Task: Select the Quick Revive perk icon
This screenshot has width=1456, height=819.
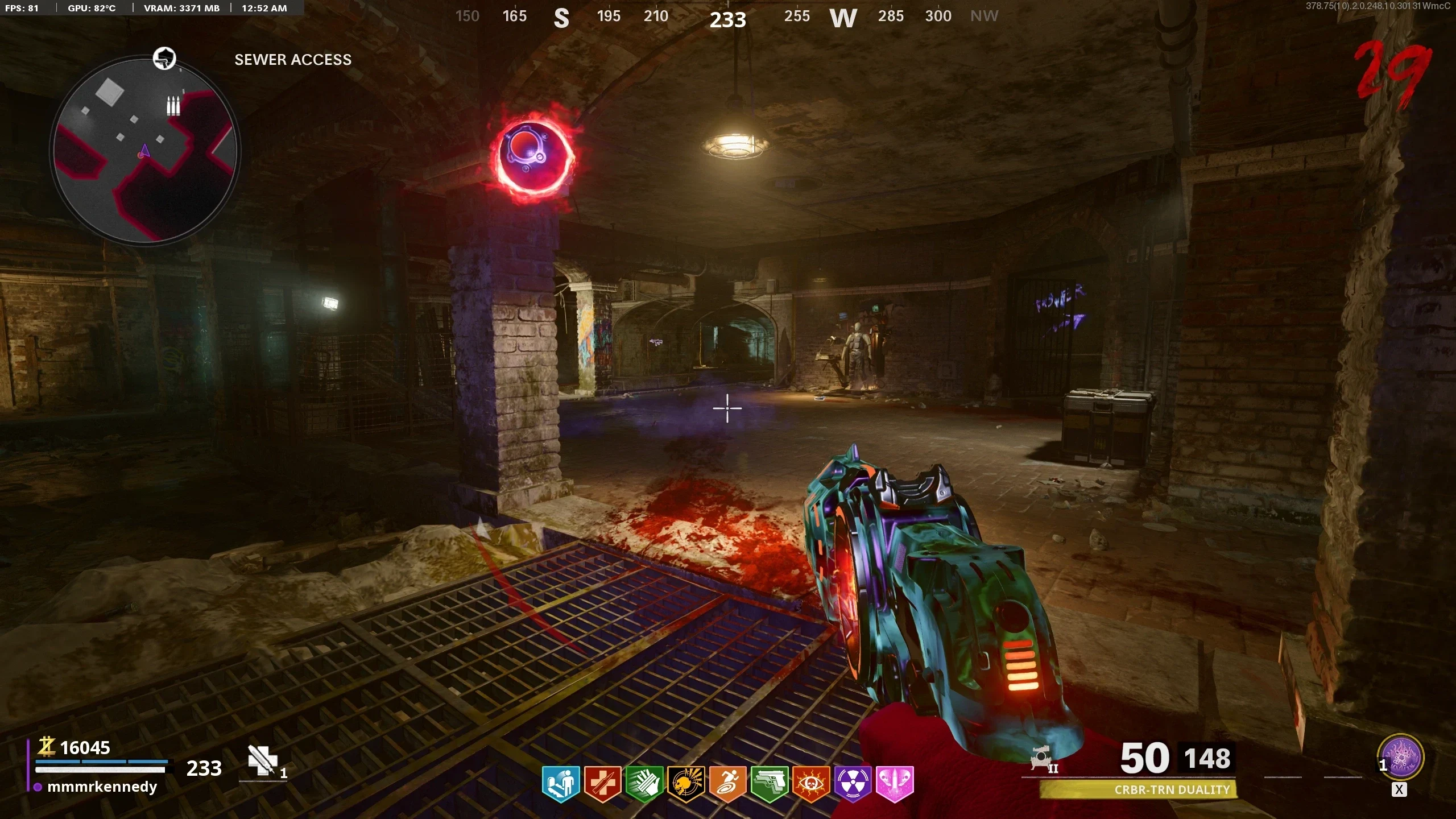Action: point(561,784)
